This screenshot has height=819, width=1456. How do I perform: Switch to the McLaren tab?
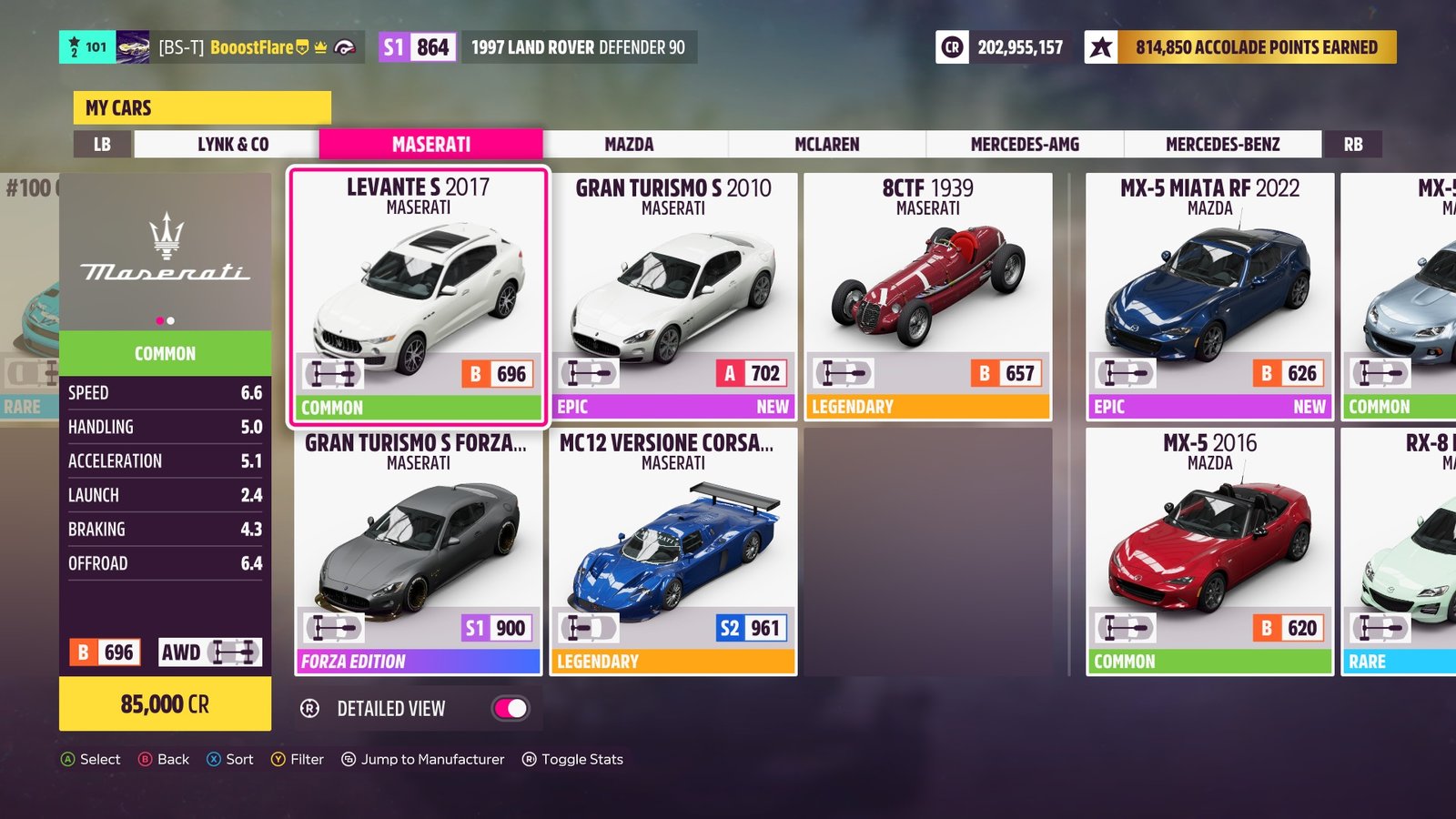pos(826,145)
